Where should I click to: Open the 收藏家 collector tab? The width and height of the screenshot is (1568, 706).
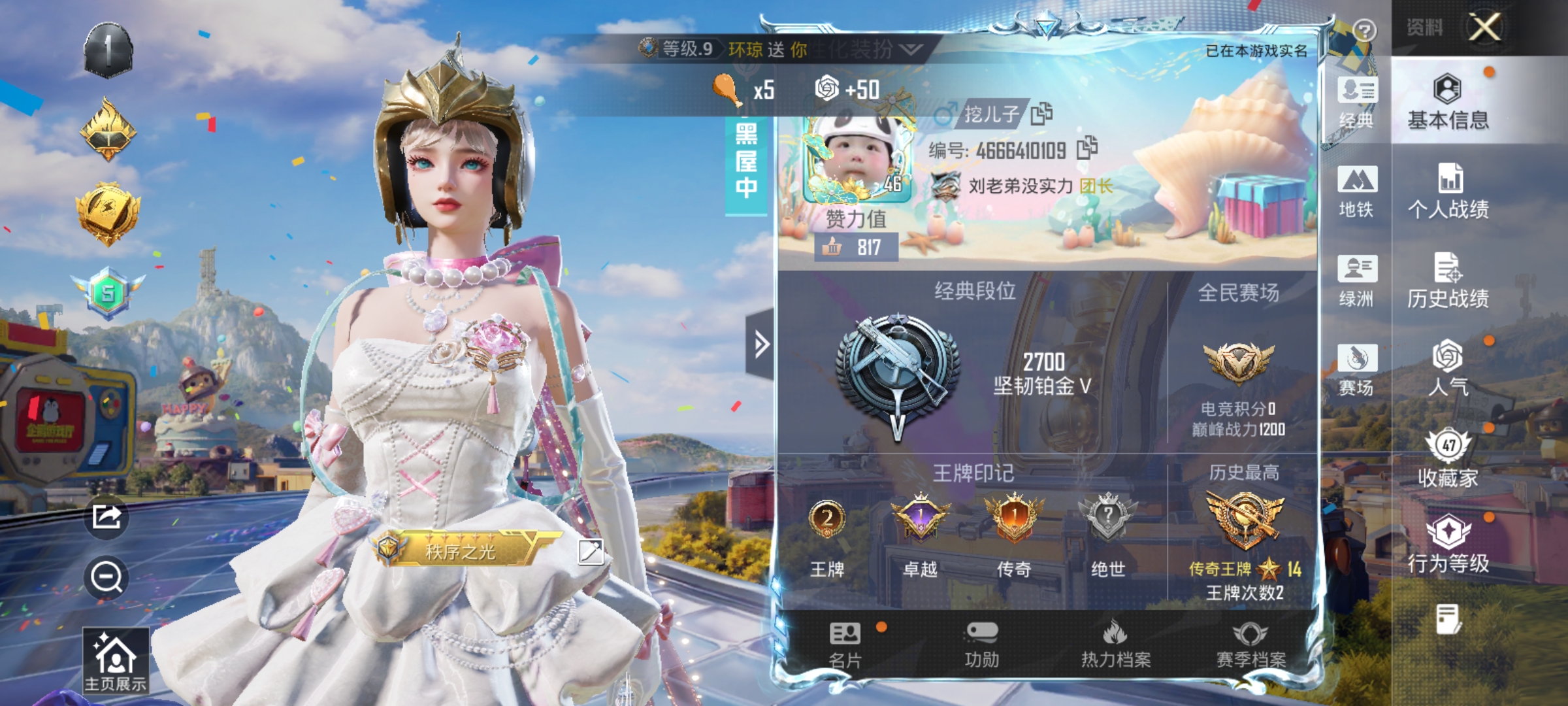coord(1448,459)
